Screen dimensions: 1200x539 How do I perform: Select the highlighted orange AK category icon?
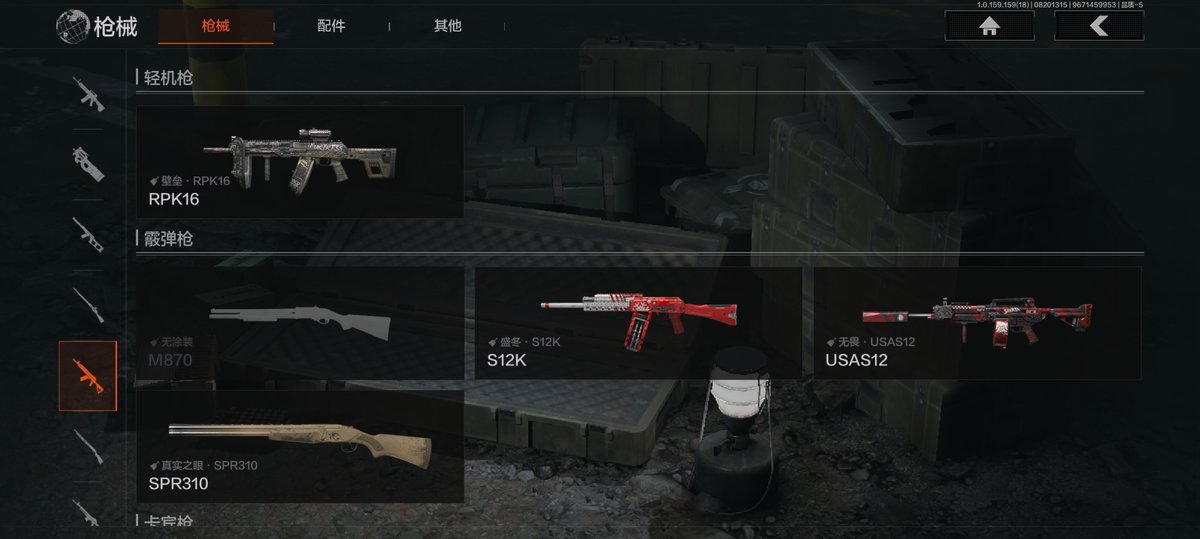coord(88,376)
